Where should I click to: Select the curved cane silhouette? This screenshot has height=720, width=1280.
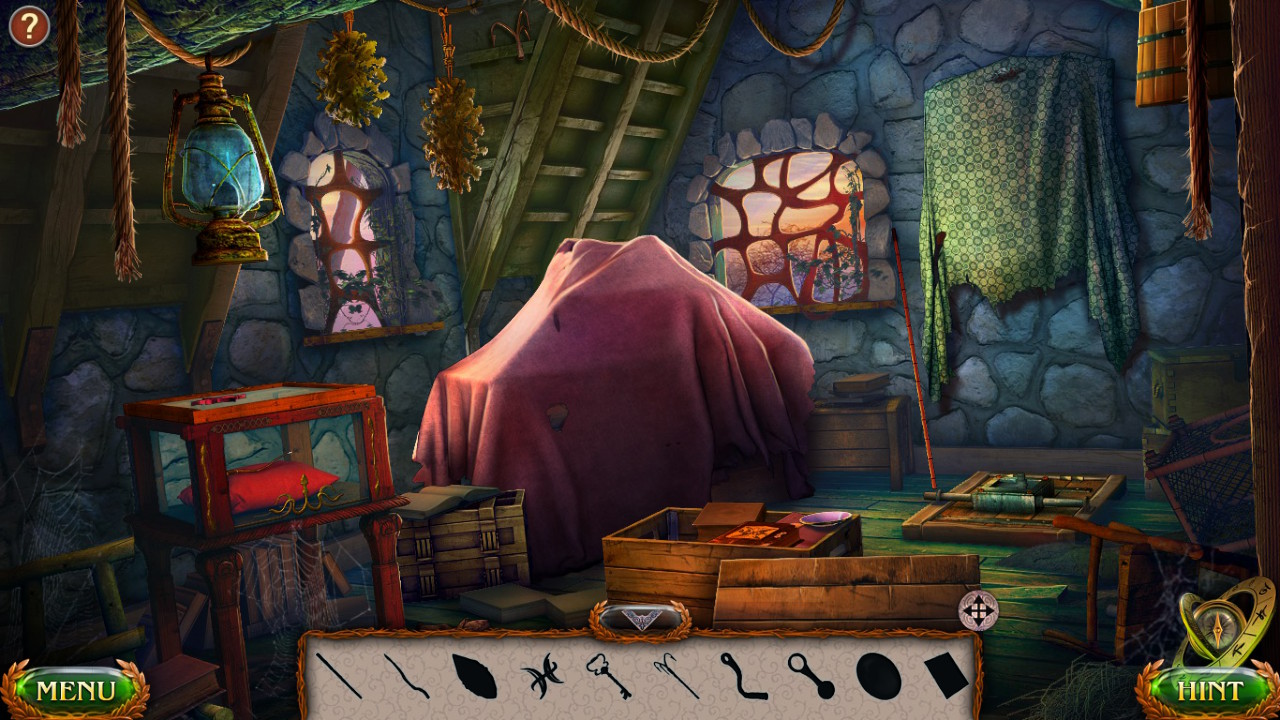pyautogui.click(x=741, y=678)
